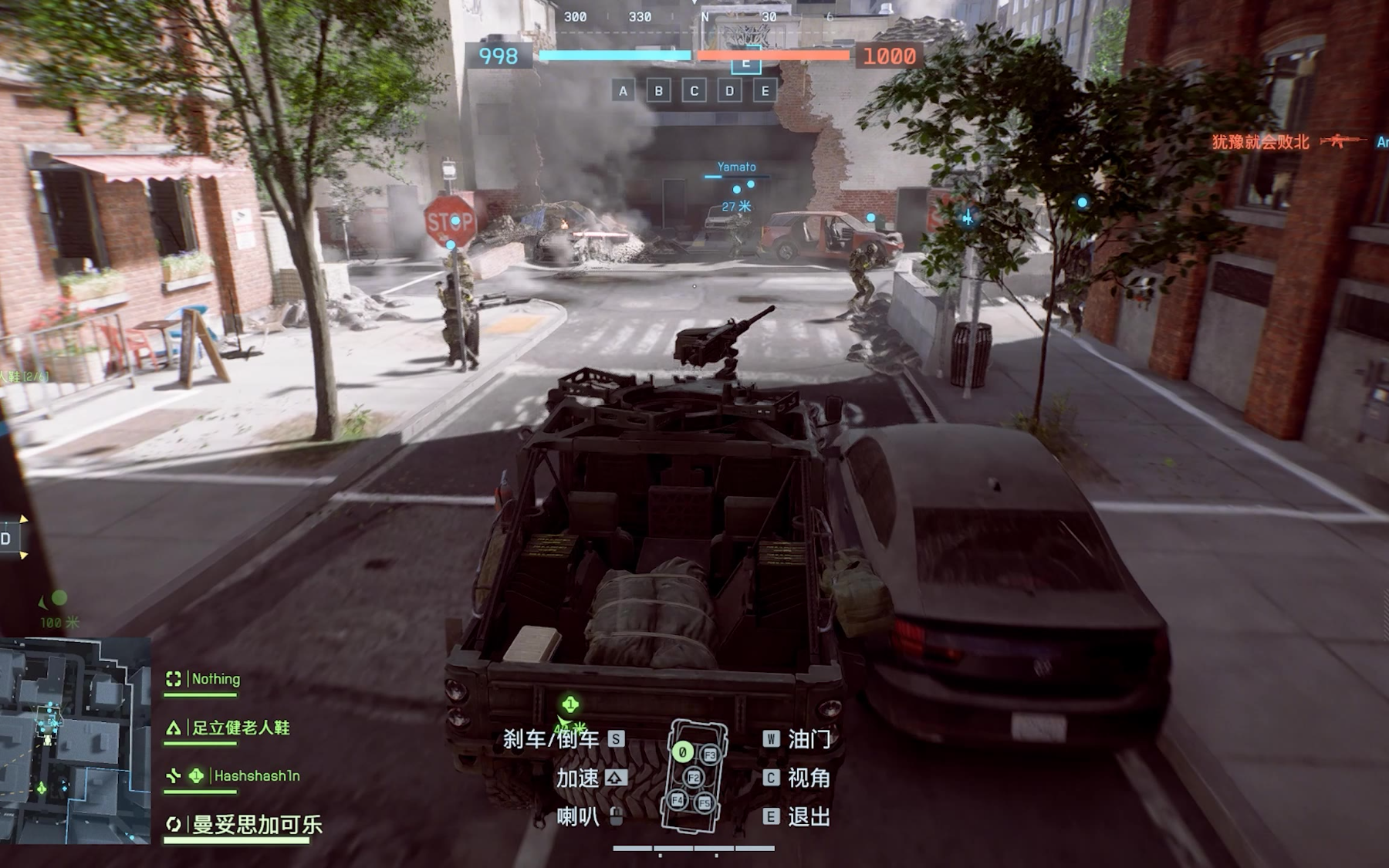This screenshot has height=868, width=1389.
Task: Click capture point C indicator
Action: (694, 91)
